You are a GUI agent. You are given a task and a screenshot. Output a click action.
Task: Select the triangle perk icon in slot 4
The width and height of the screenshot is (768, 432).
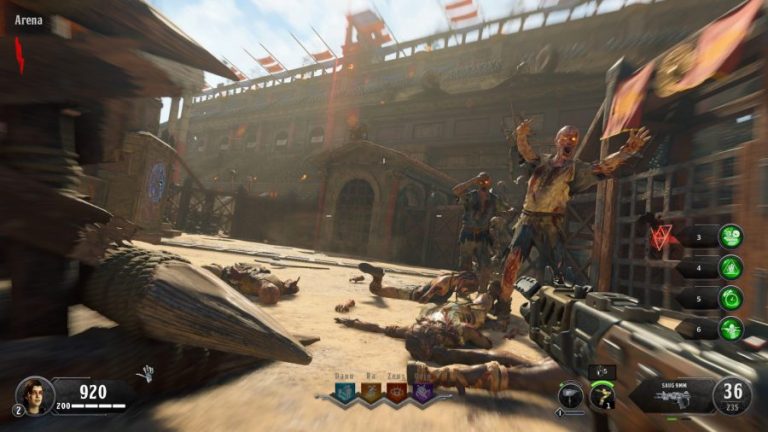tap(731, 267)
